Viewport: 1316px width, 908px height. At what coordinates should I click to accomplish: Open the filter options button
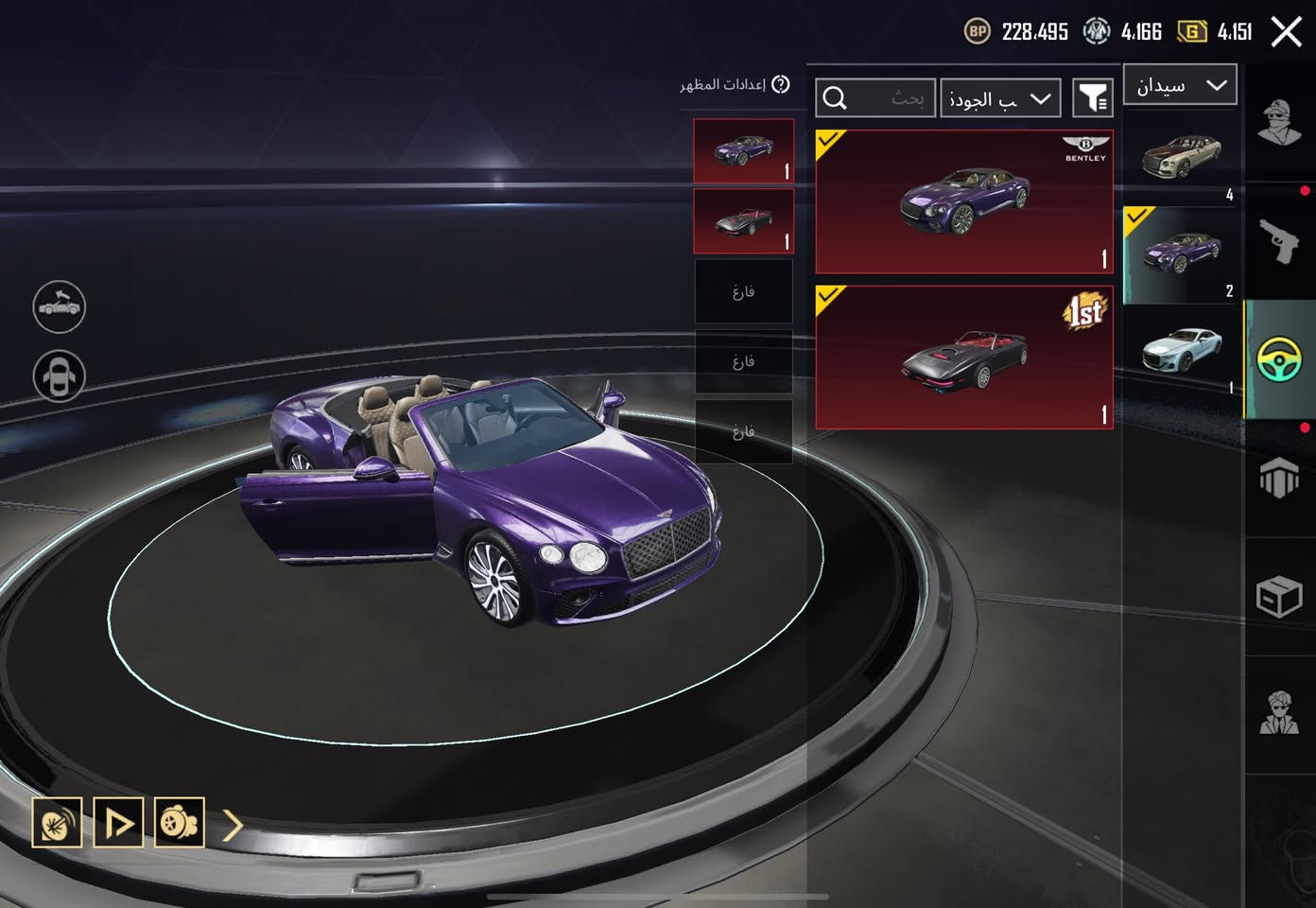1093,98
